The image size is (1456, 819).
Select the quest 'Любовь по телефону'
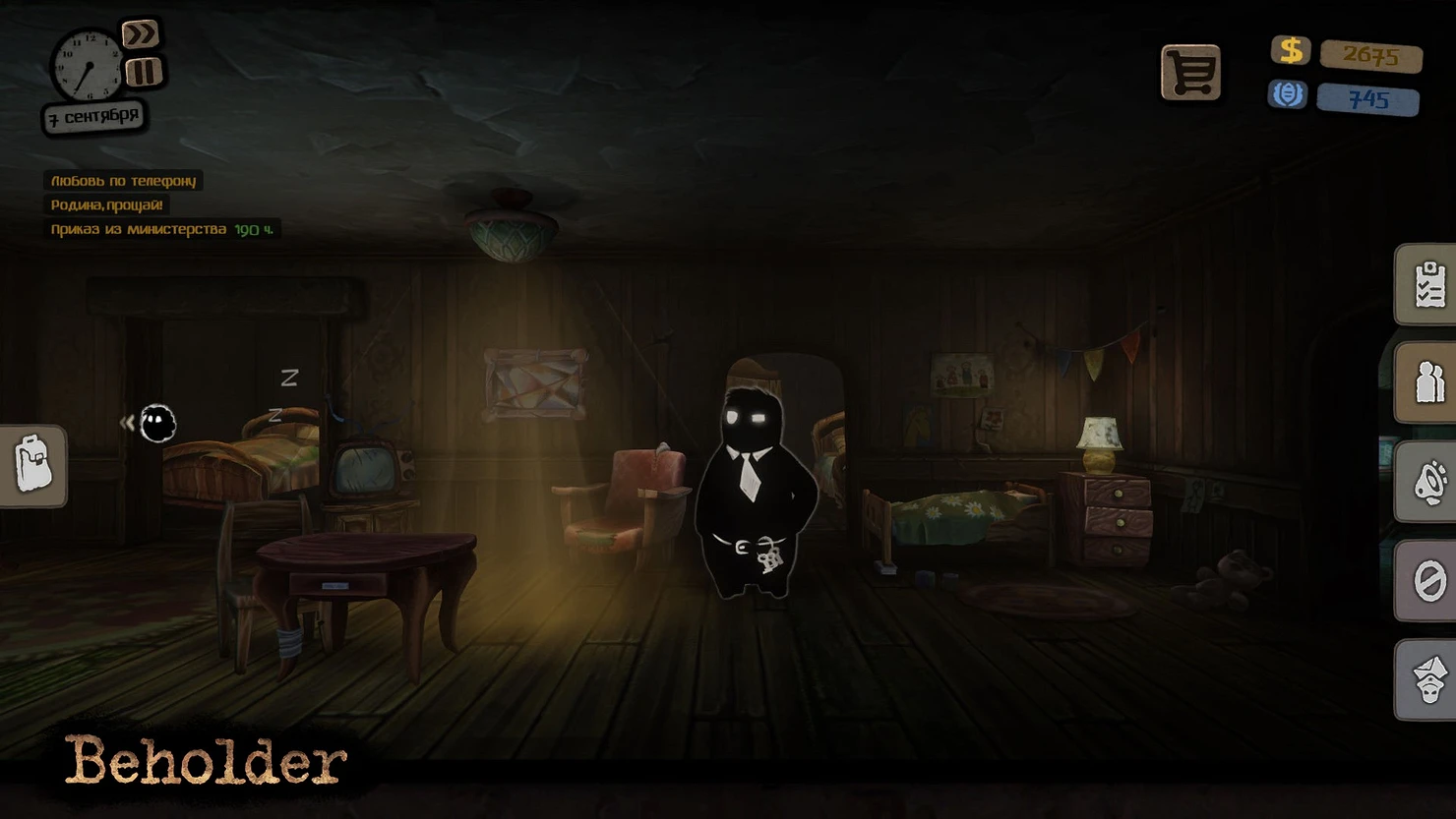click(x=124, y=181)
